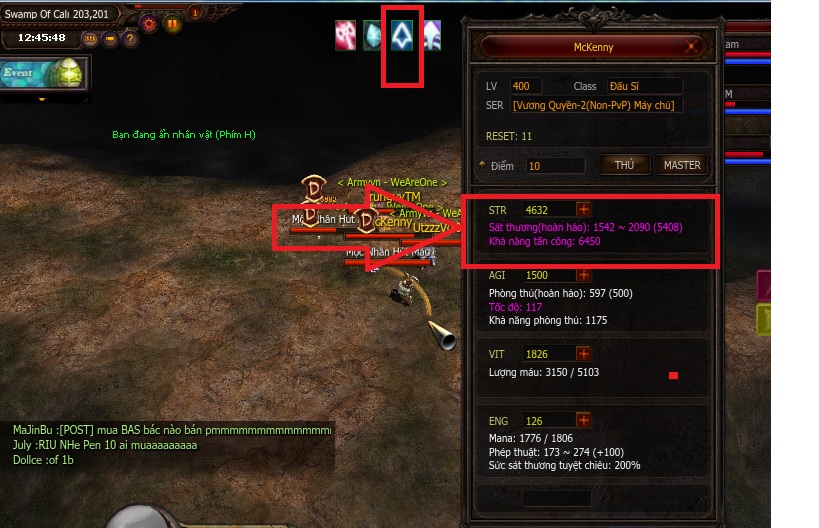Image resolution: width=819 pixels, height=528 pixels.
Task: Click the orange number 1 badge
Action: (x=195, y=13)
